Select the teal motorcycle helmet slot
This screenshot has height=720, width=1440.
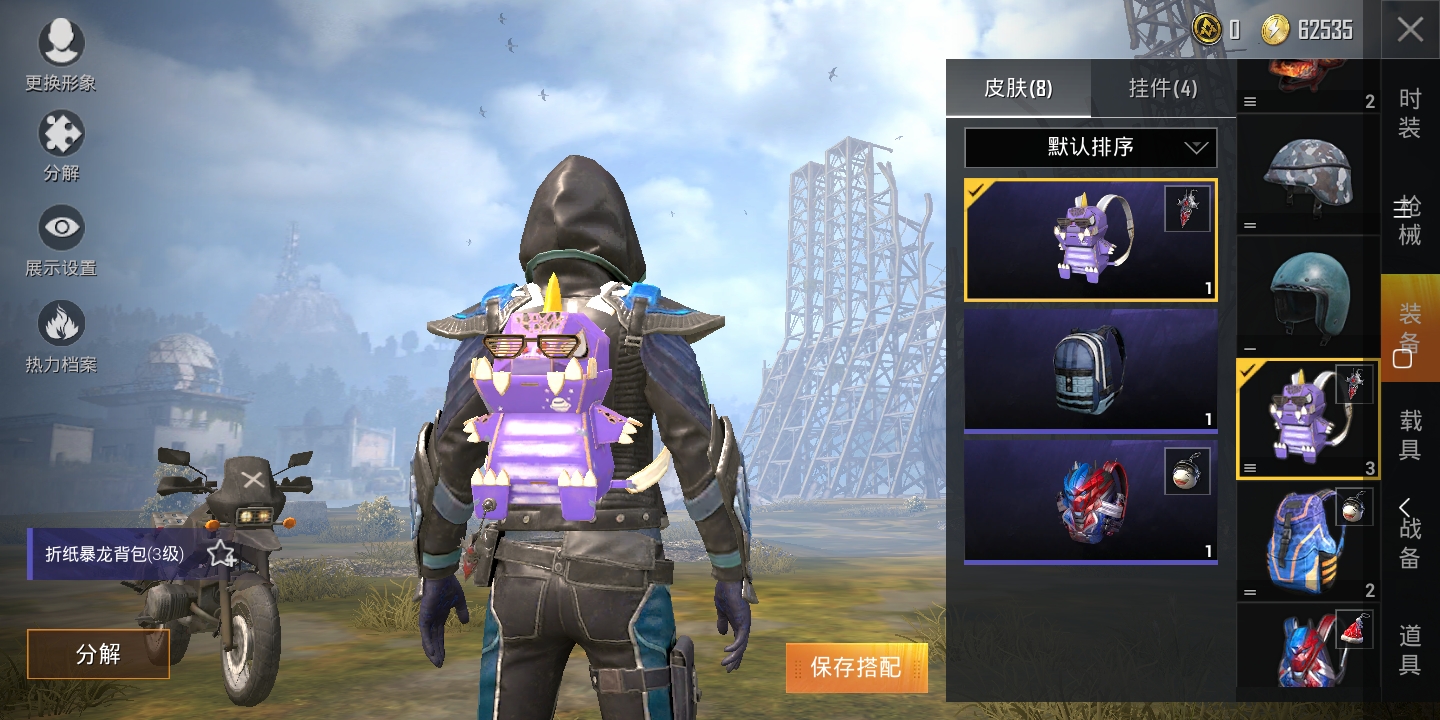tap(1308, 296)
